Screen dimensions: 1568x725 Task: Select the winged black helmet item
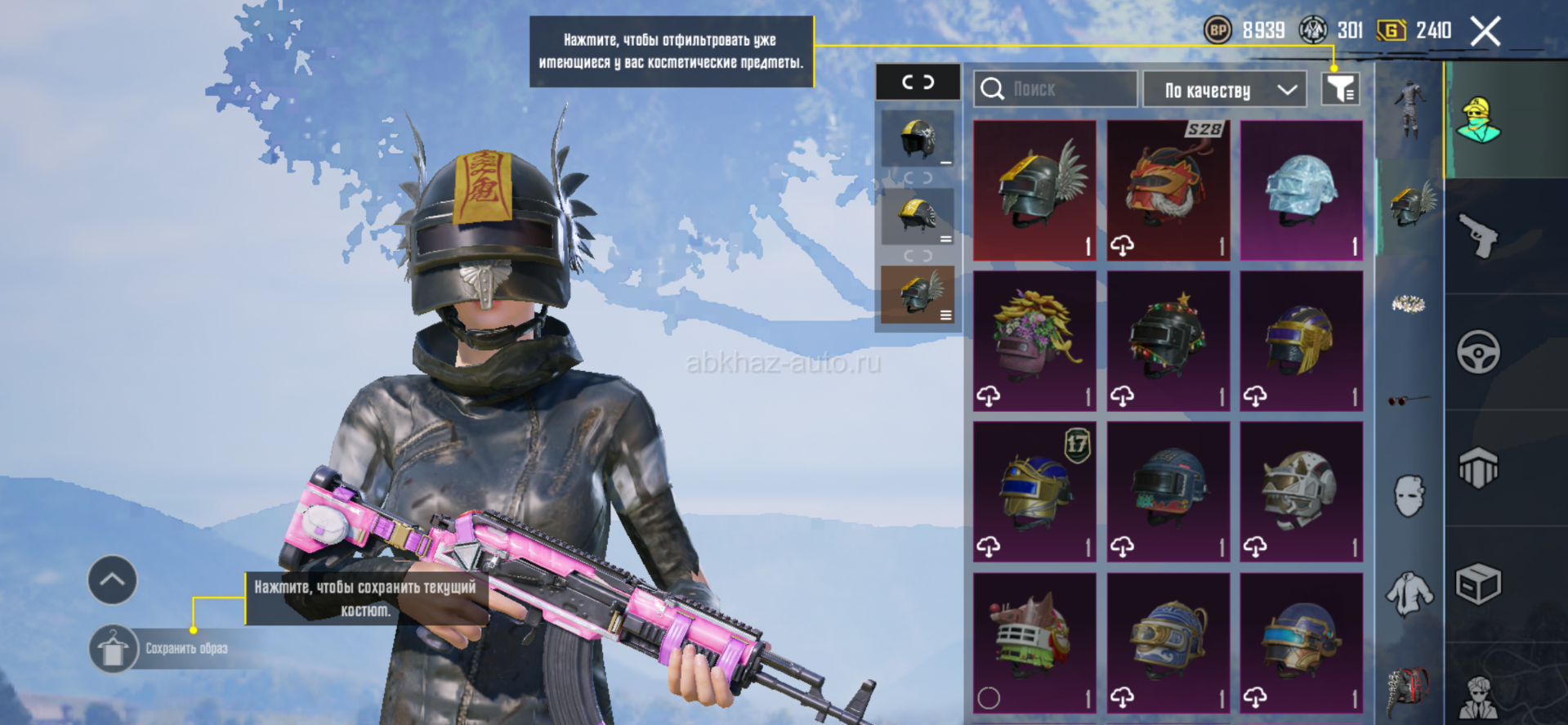point(1034,190)
